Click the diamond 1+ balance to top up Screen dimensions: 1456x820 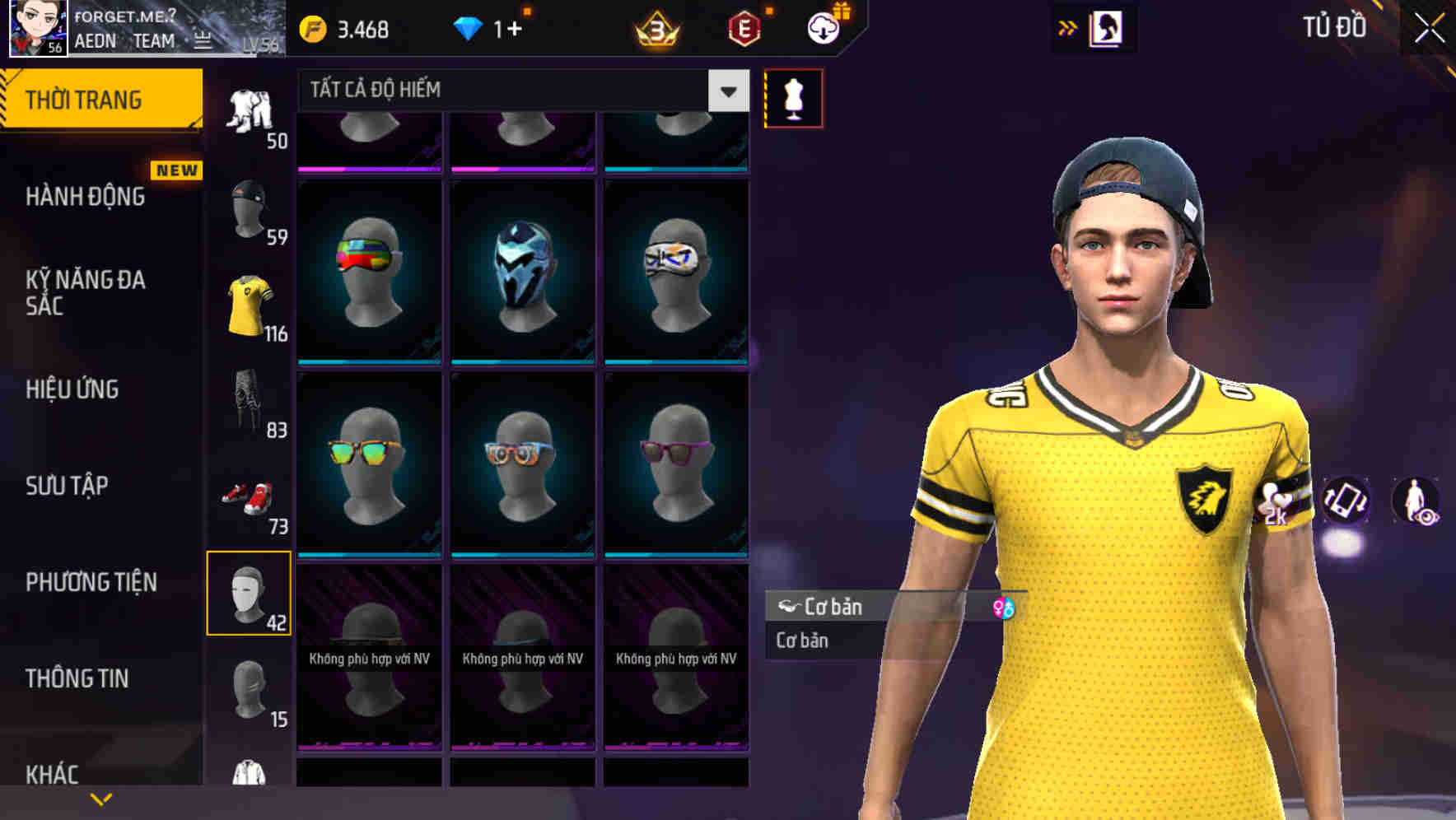point(494,27)
